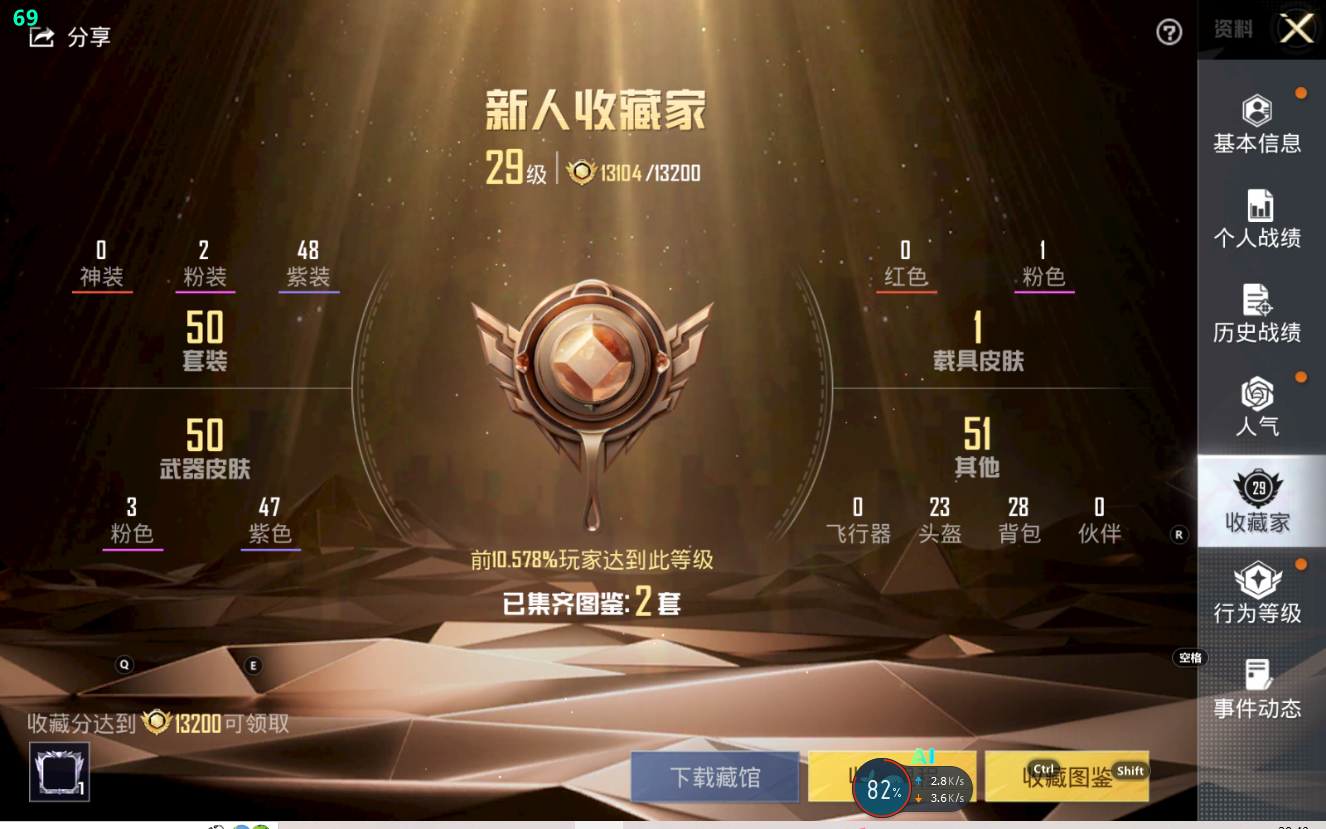The image size is (1326, 829).
Task: Show the 人气 popularity tab
Action: pyautogui.click(x=1257, y=408)
